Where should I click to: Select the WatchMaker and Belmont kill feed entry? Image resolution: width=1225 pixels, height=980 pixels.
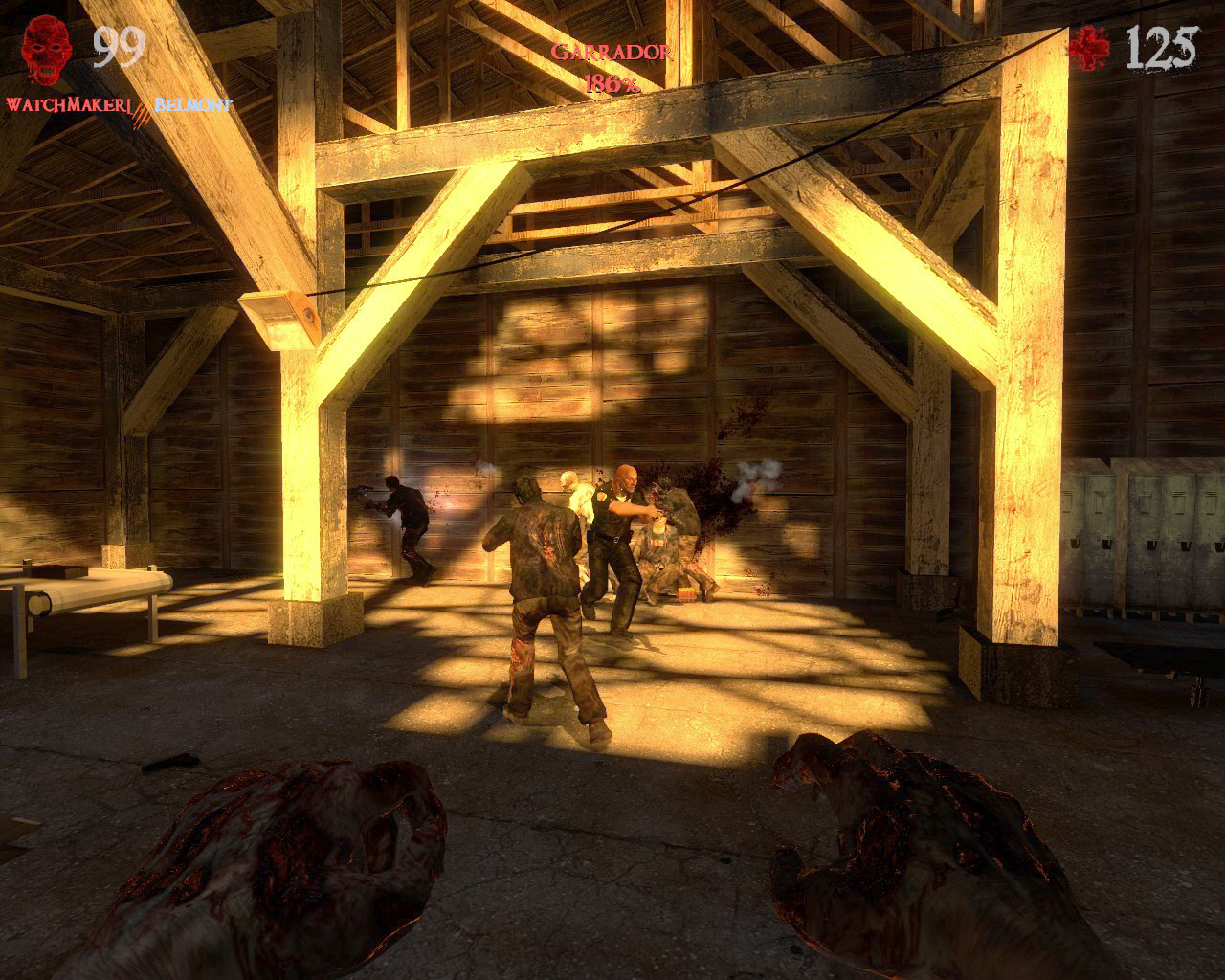(x=120, y=103)
